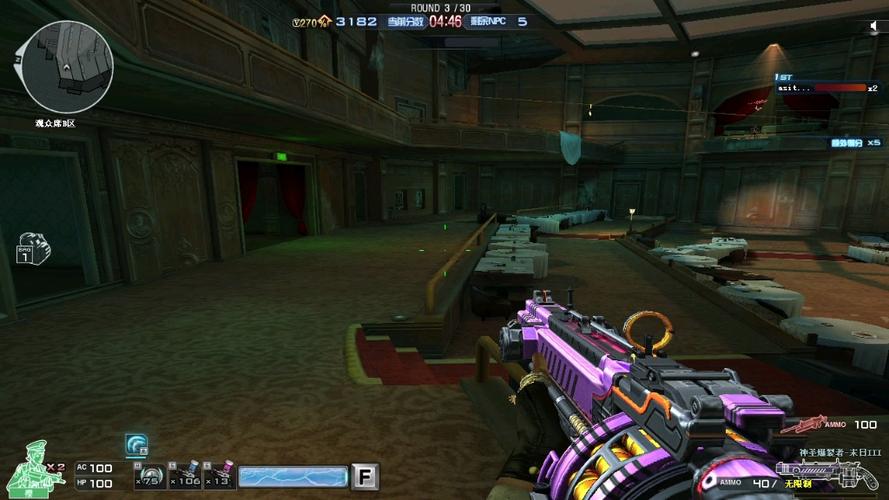Select the item slot showing x75
This screenshot has width=889, height=500.
click(150, 477)
